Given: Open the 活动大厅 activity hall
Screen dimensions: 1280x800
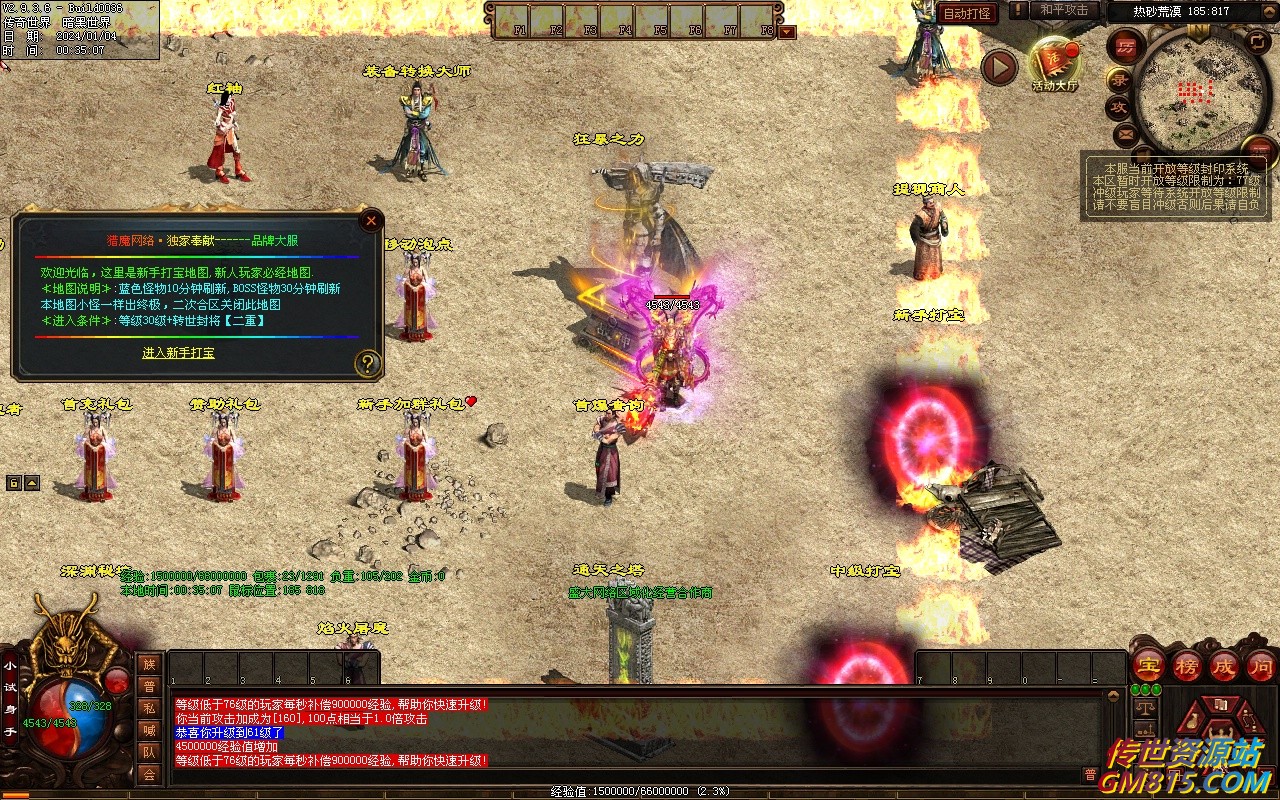Looking at the screenshot, I should tap(1055, 65).
